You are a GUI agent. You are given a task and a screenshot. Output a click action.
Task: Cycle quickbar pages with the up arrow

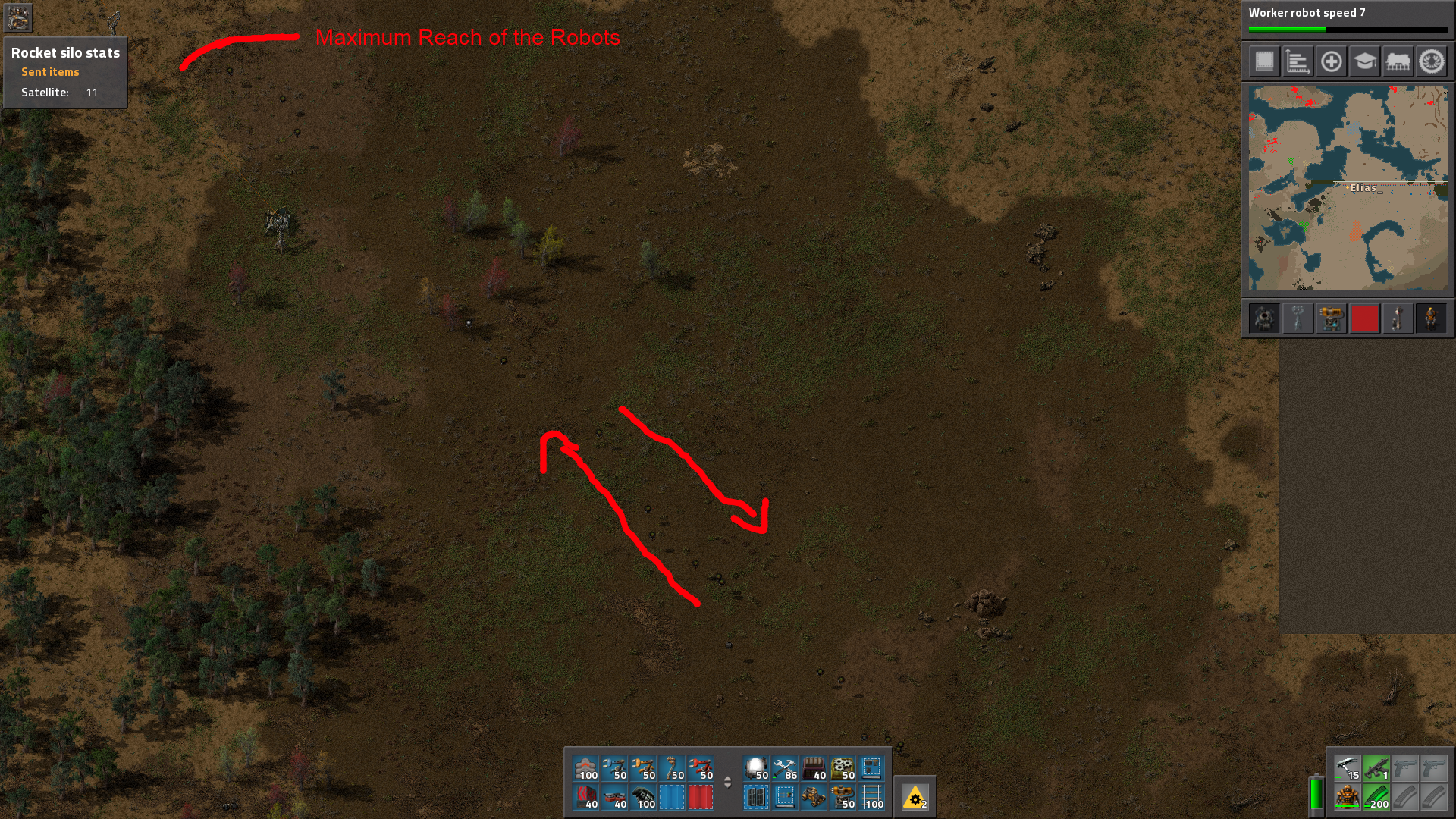(x=727, y=780)
